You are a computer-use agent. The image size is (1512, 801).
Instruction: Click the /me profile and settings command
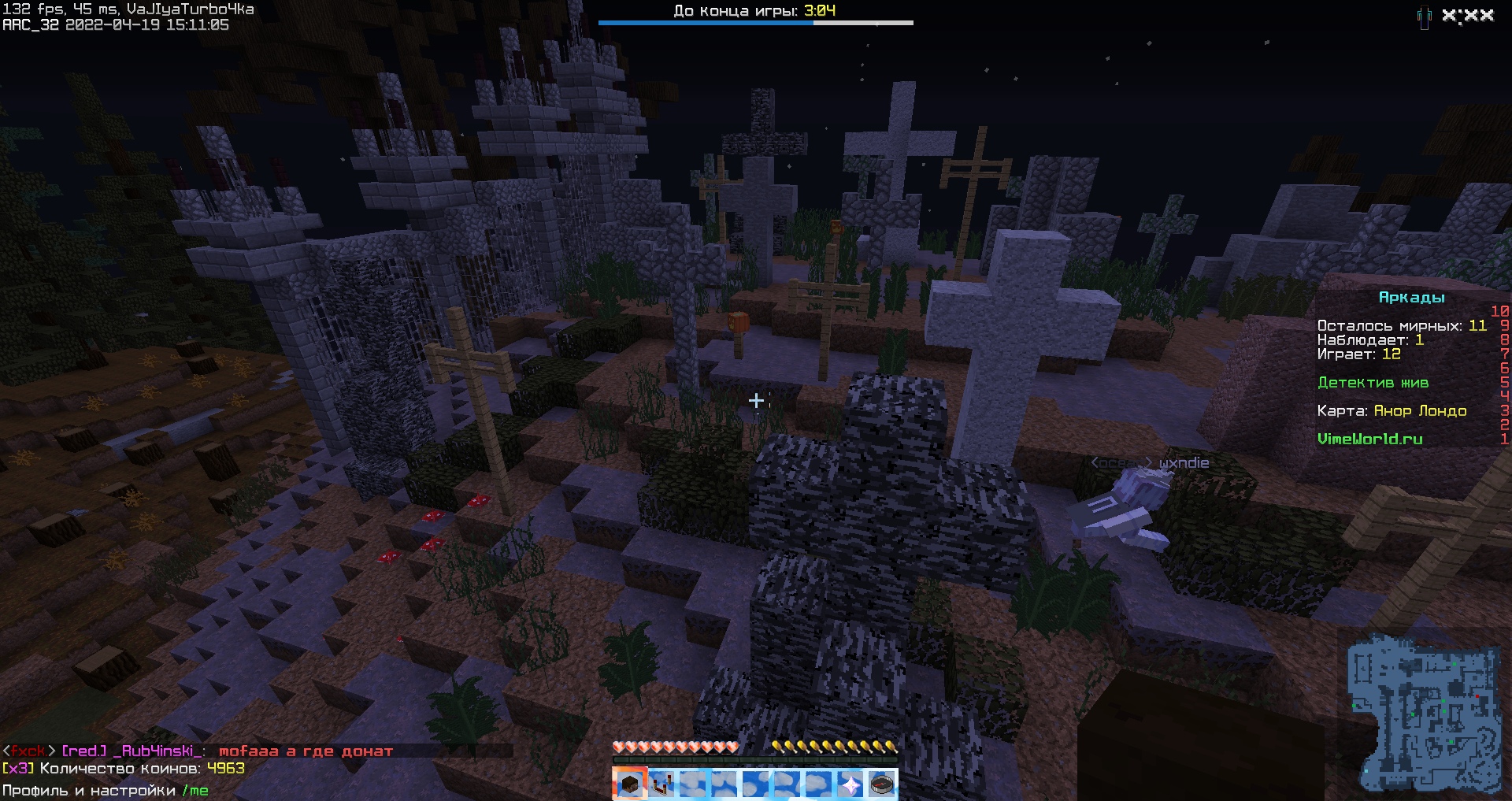[195, 791]
